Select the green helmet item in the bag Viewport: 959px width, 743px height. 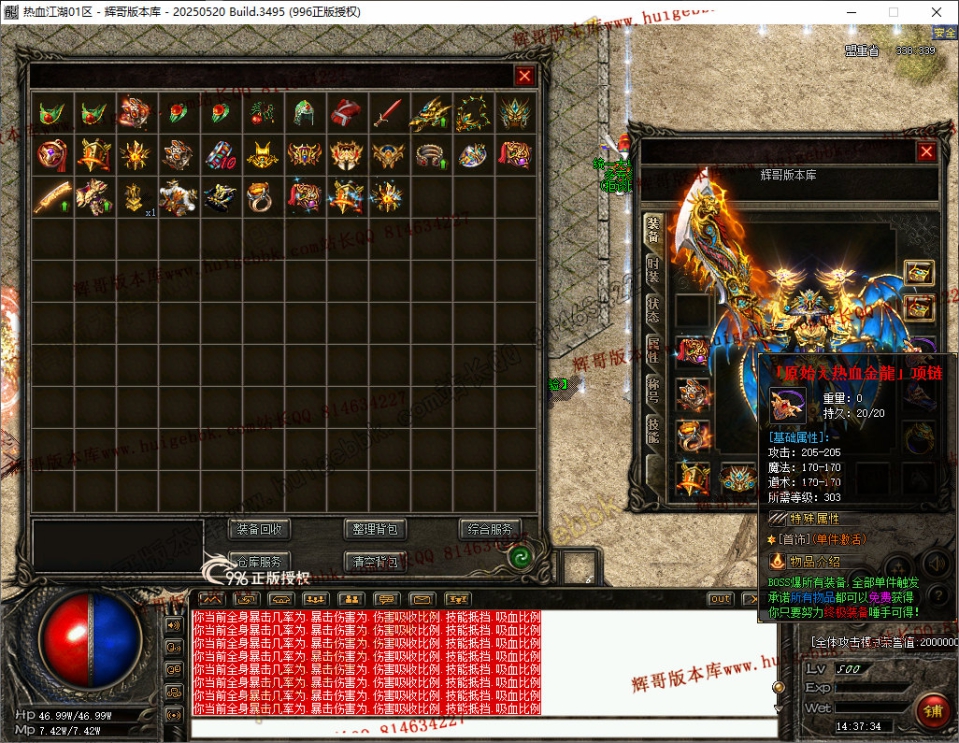pos(304,113)
